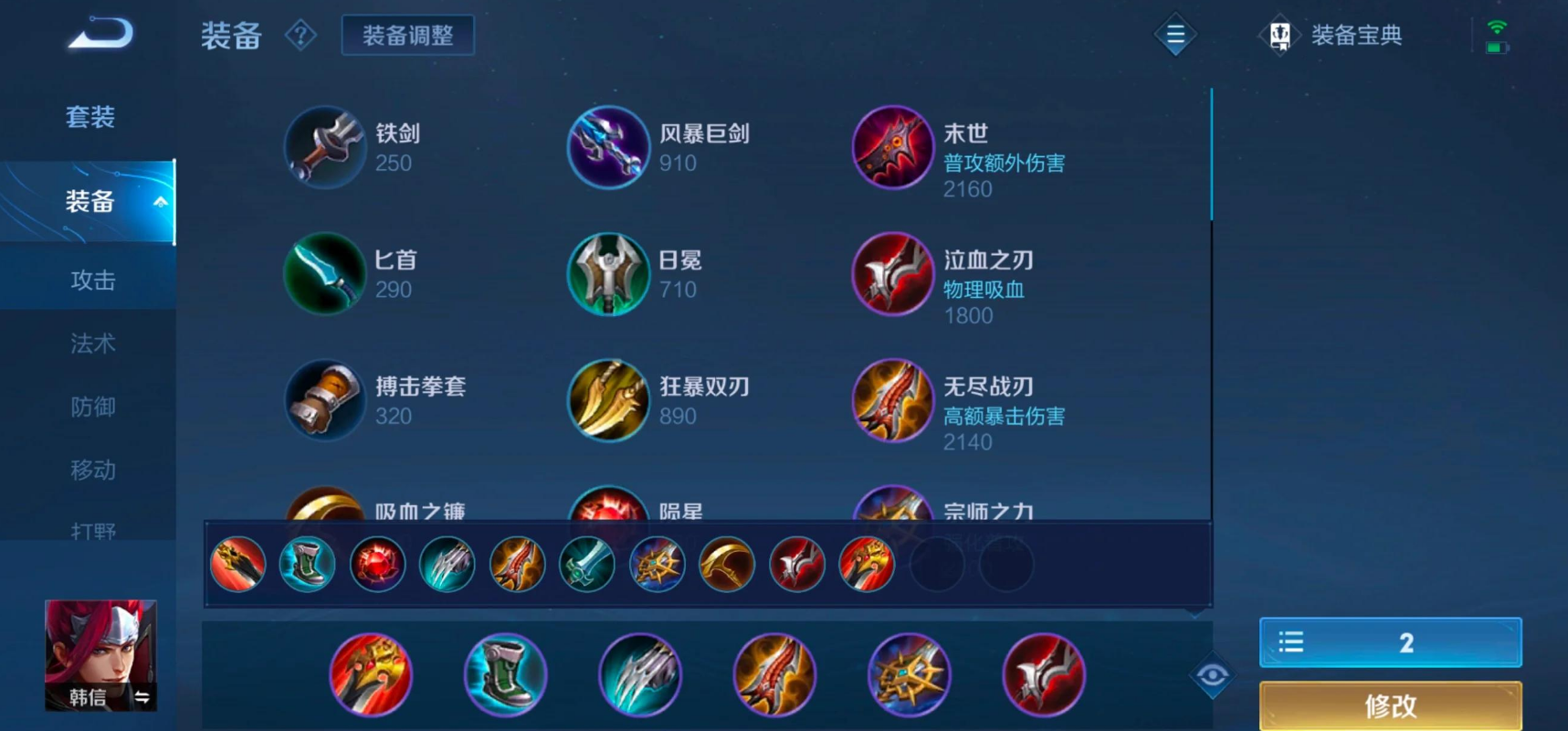Image resolution: width=1568 pixels, height=731 pixels.
Task: Click the help question mark beside 装备
Action: (301, 35)
